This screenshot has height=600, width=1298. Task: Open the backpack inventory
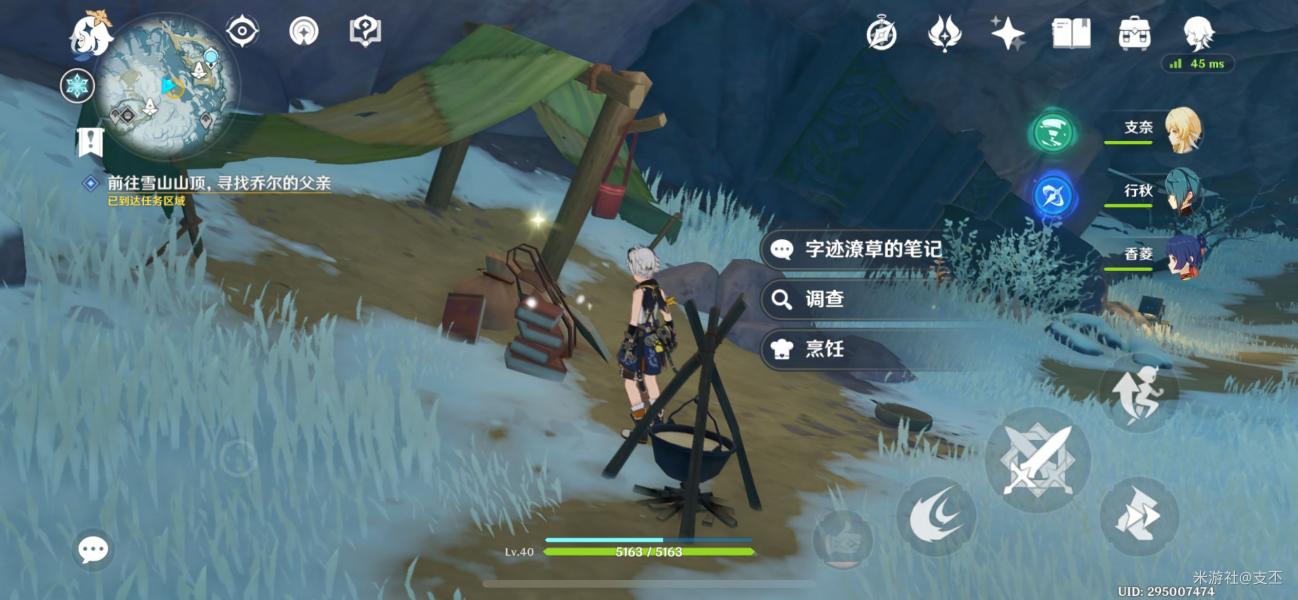[x=1134, y=34]
